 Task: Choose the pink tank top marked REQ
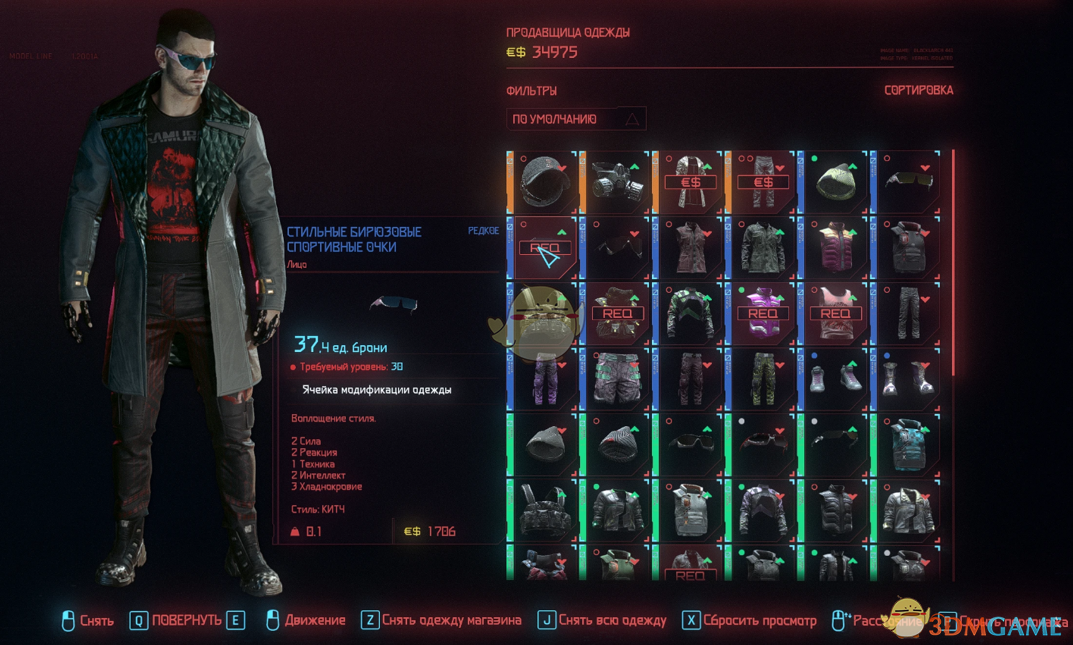click(x=835, y=312)
